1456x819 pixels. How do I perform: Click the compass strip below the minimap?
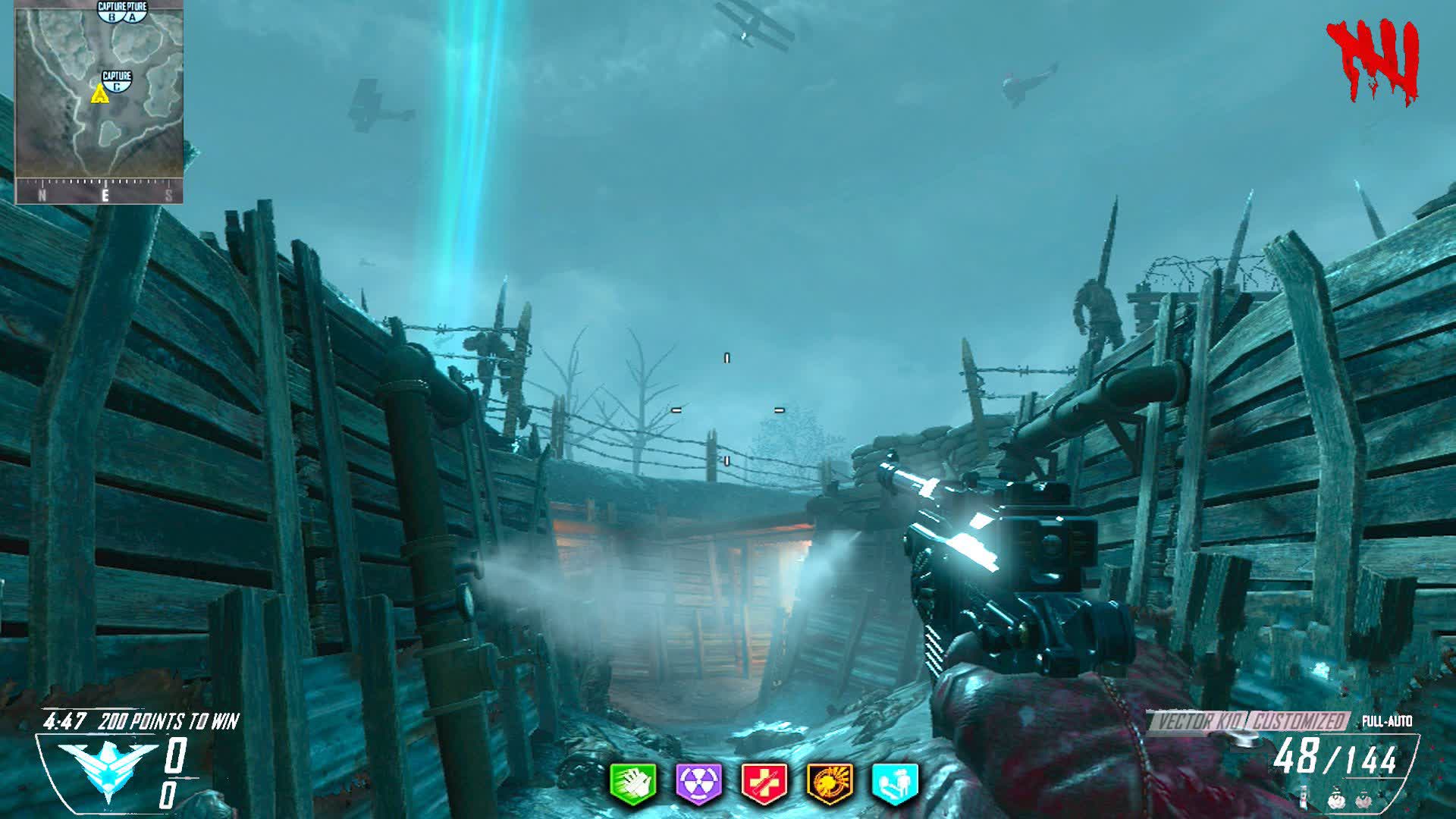click(99, 194)
